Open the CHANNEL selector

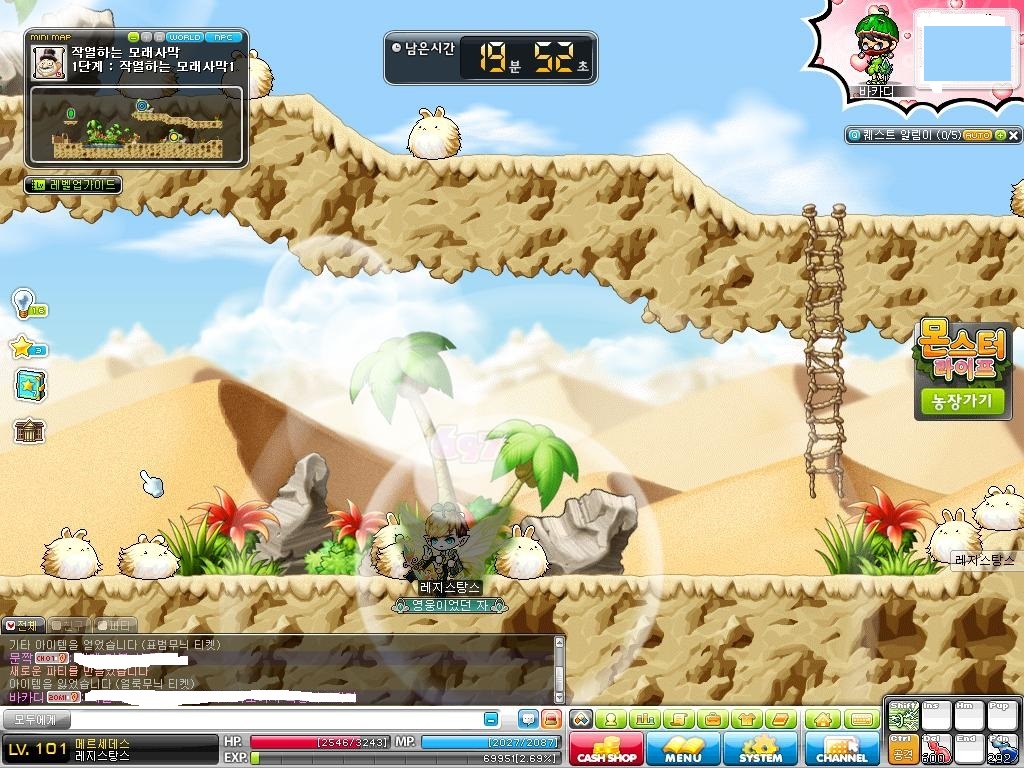tap(842, 749)
